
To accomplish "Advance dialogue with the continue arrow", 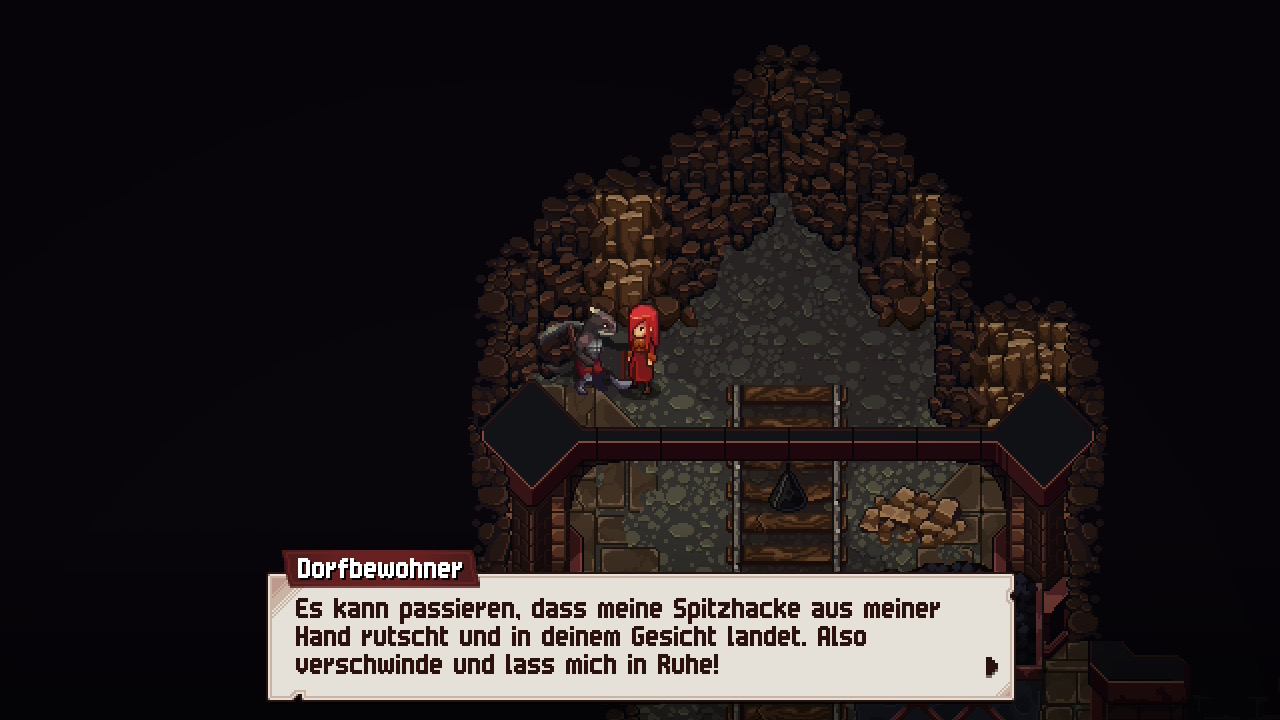I will pyautogui.click(x=991, y=666).
